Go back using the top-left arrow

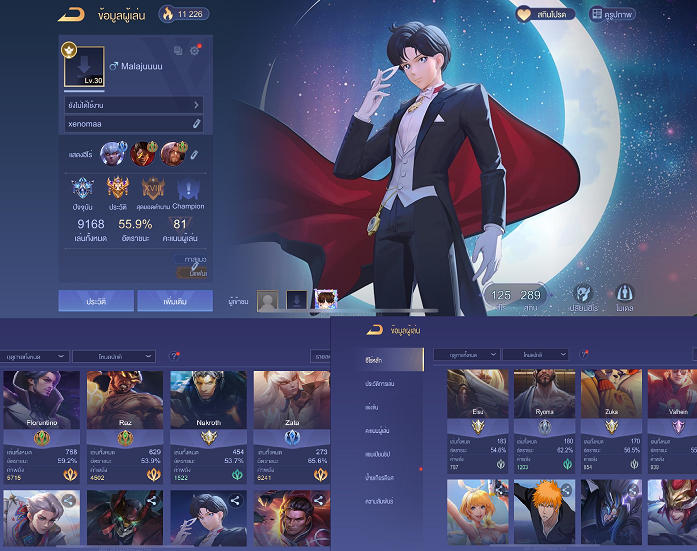pos(70,14)
